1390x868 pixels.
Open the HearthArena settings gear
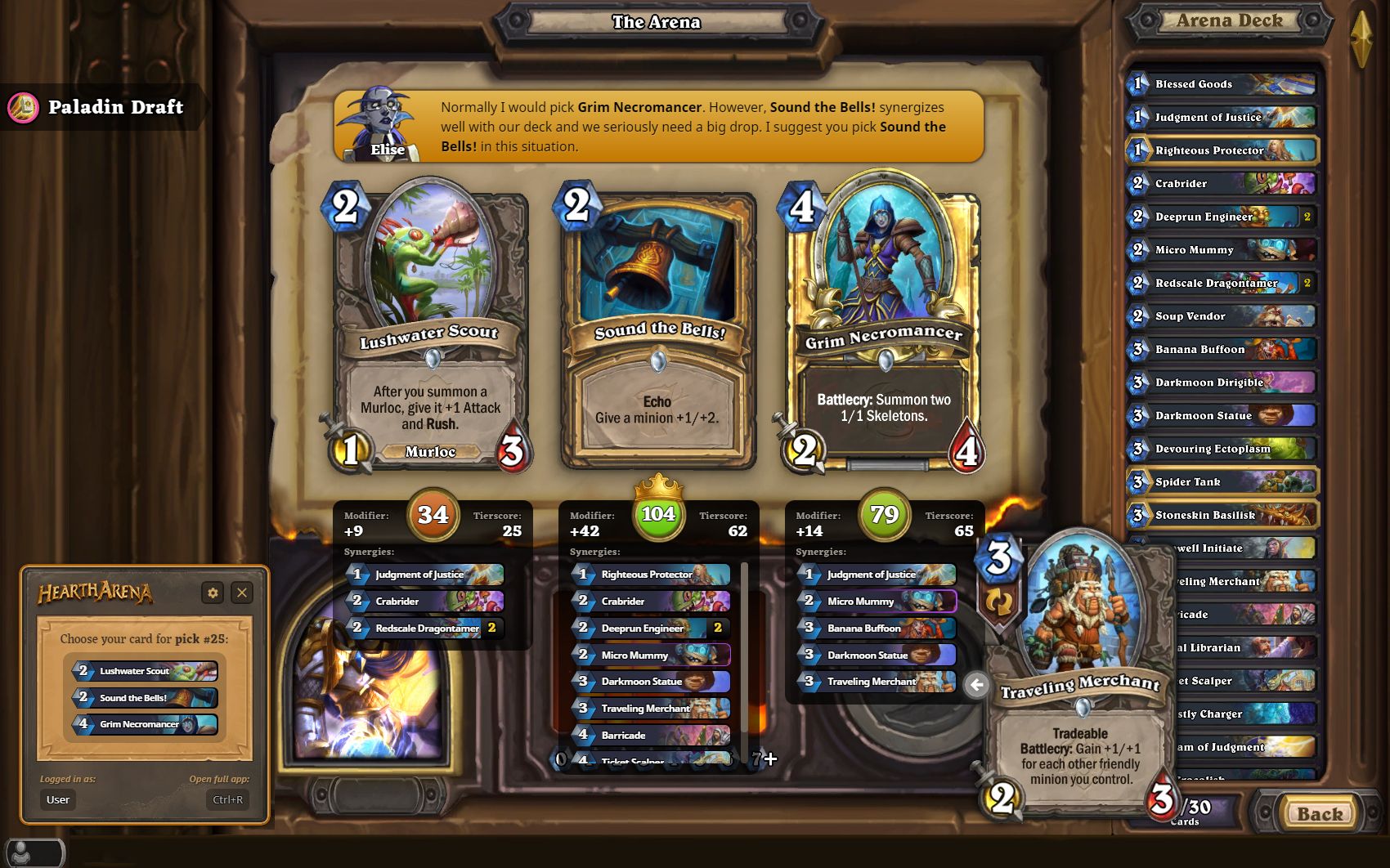tap(213, 593)
